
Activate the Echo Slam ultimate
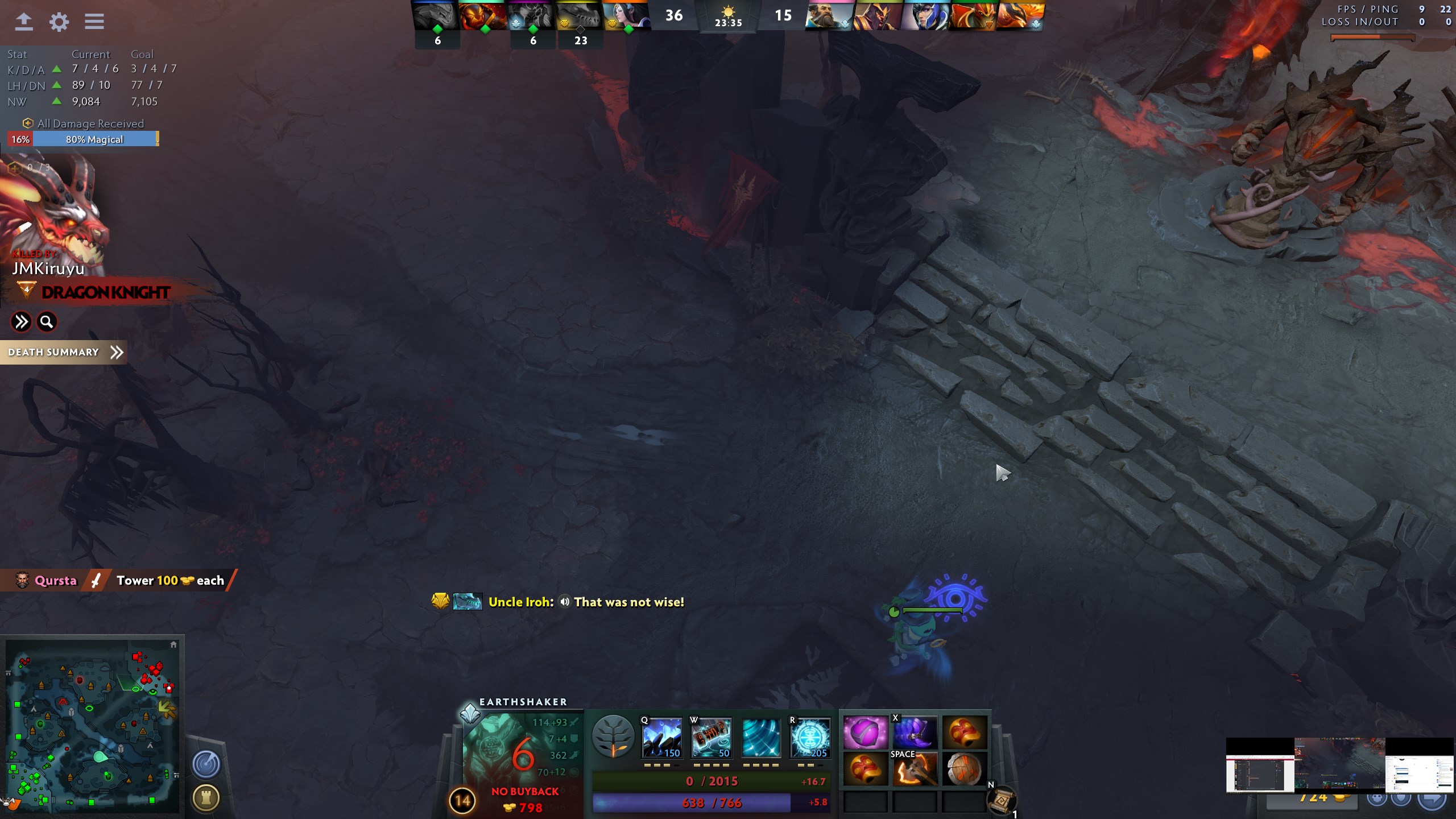click(810, 738)
